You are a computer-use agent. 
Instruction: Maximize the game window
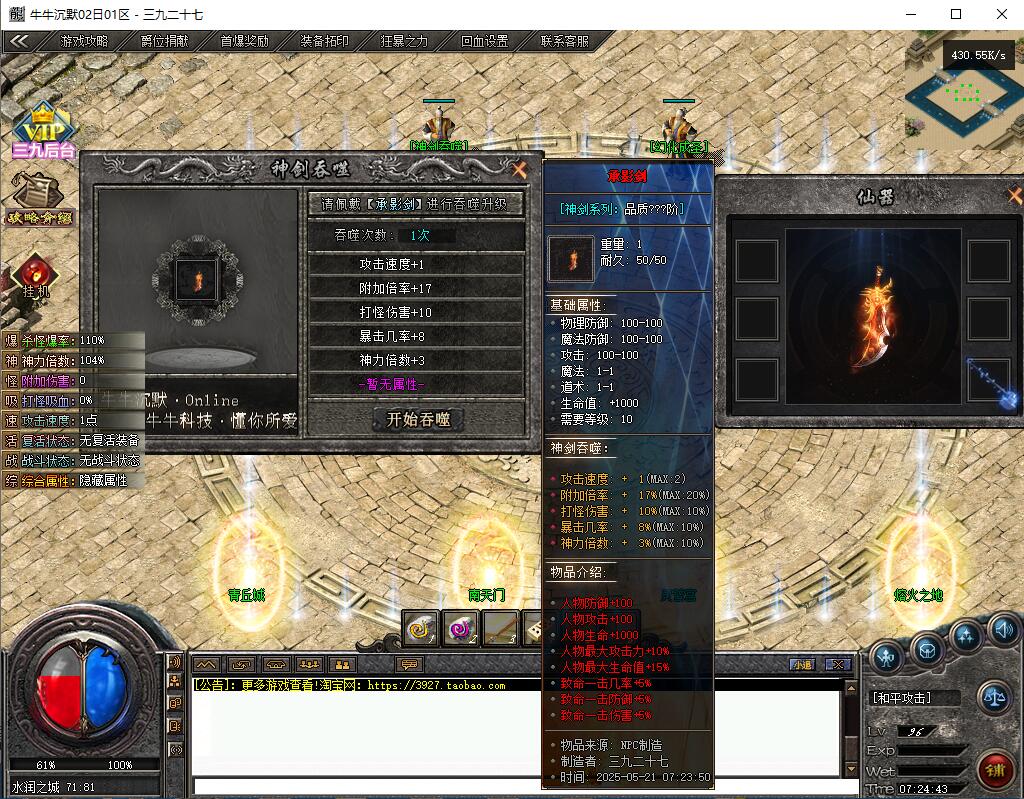(x=956, y=14)
